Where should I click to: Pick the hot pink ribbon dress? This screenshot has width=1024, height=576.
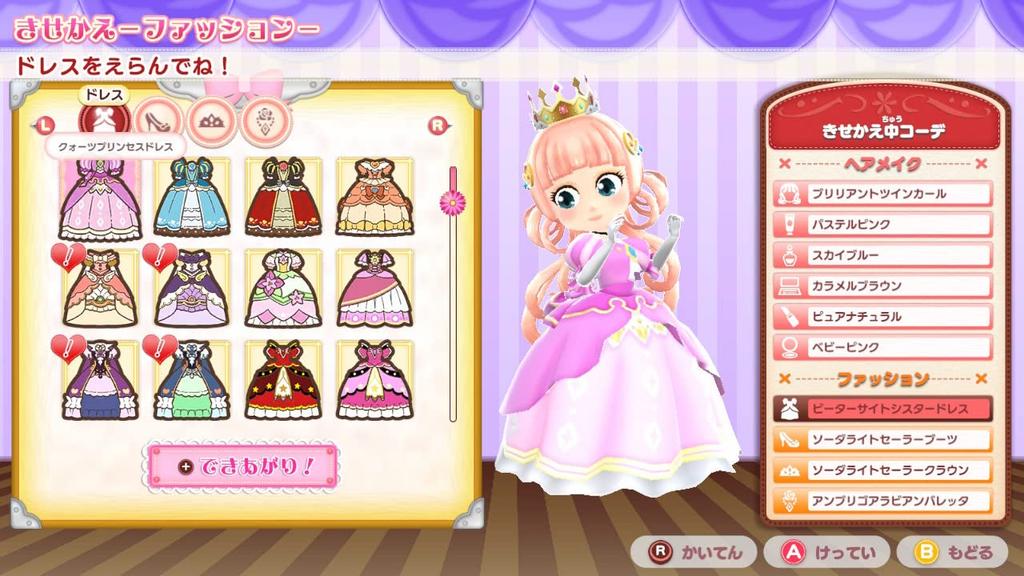pyautogui.click(x=374, y=379)
